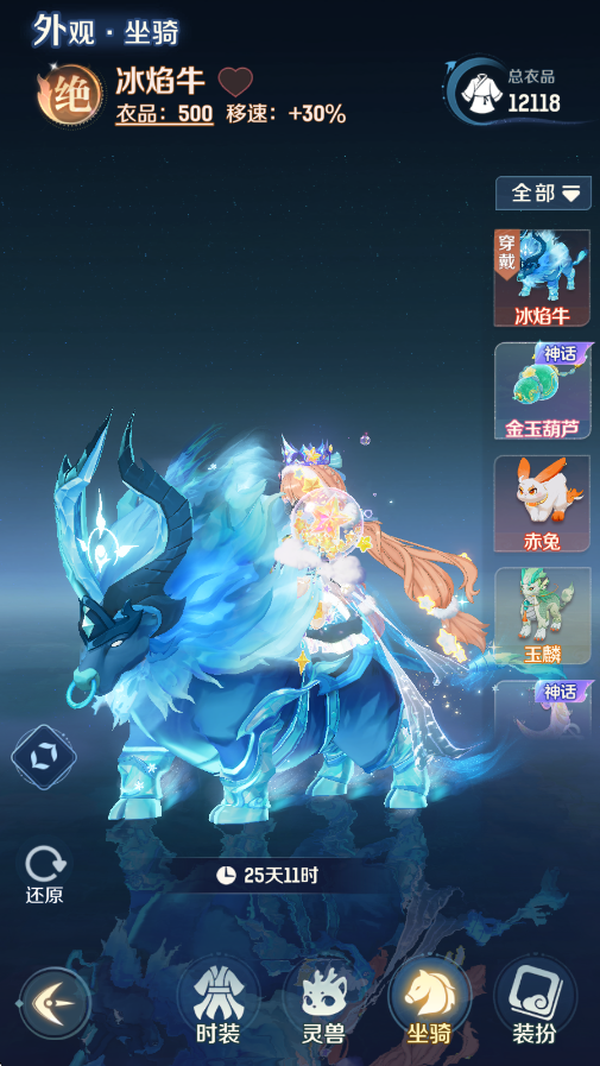Open the 灵兽 tab
600x1066 pixels.
[x=323, y=1002]
